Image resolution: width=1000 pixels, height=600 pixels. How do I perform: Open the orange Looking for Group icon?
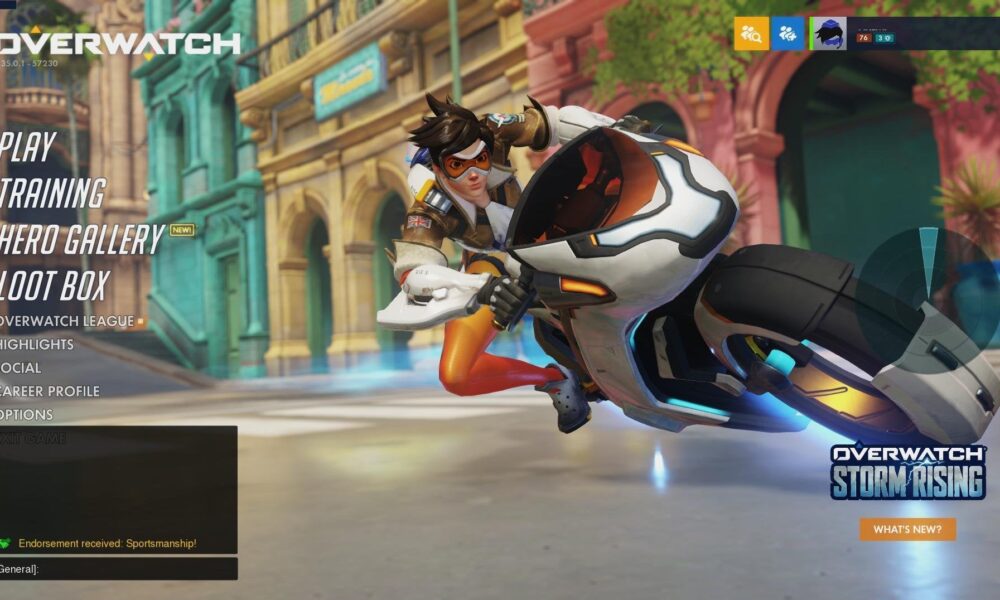pyautogui.click(x=751, y=34)
